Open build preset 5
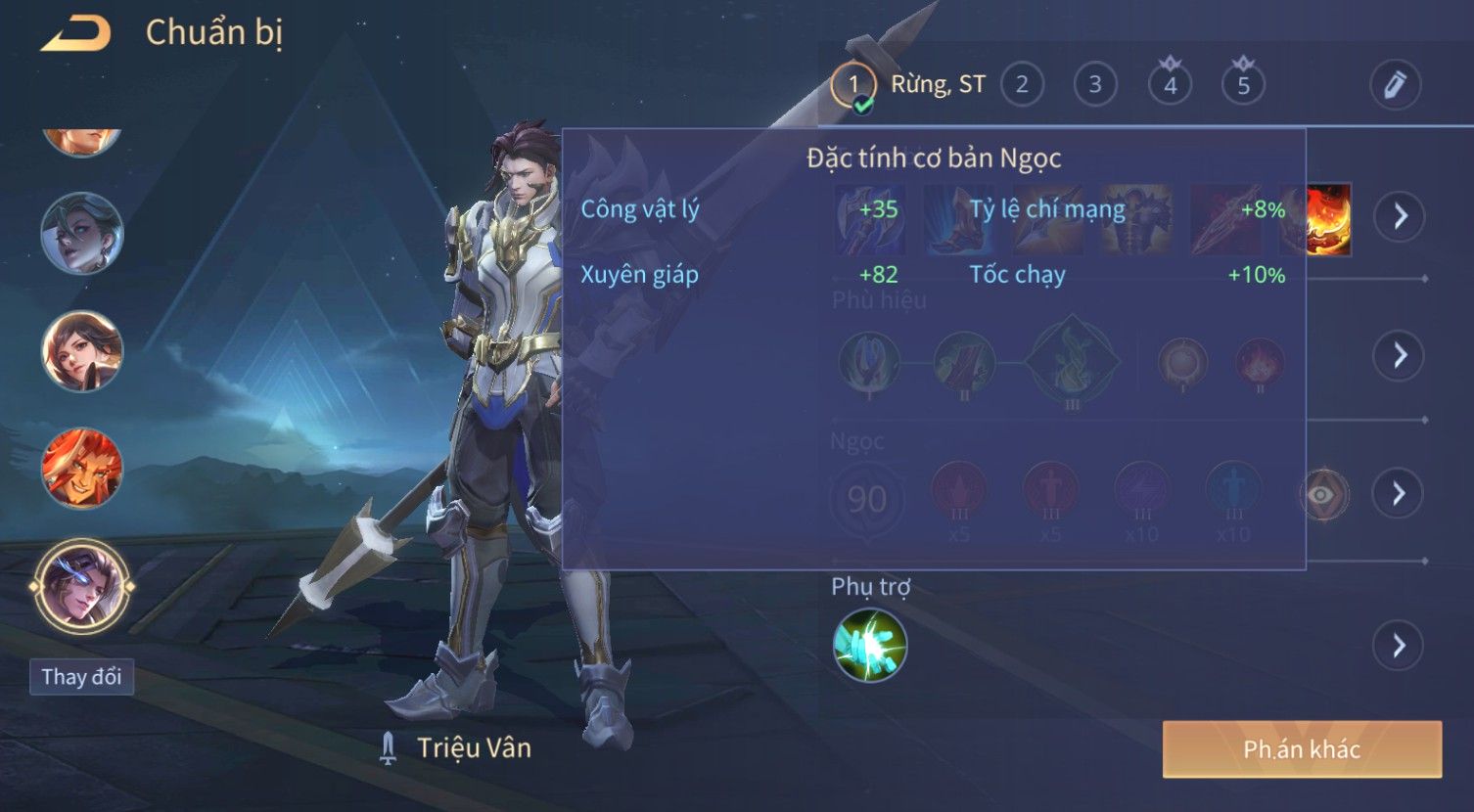1474x812 pixels. pyautogui.click(x=1243, y=85)
